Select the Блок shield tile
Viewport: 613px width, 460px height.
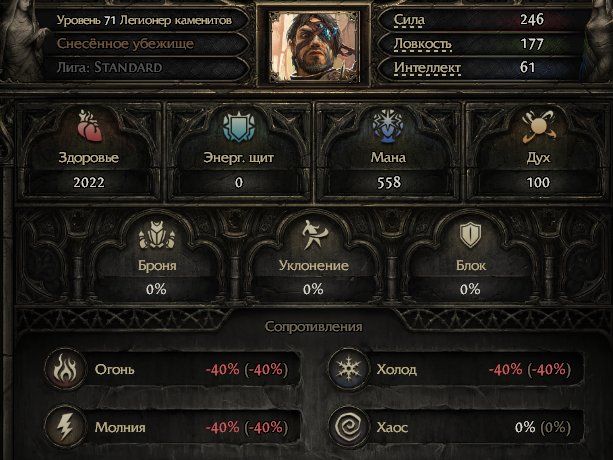pos(470,256)
